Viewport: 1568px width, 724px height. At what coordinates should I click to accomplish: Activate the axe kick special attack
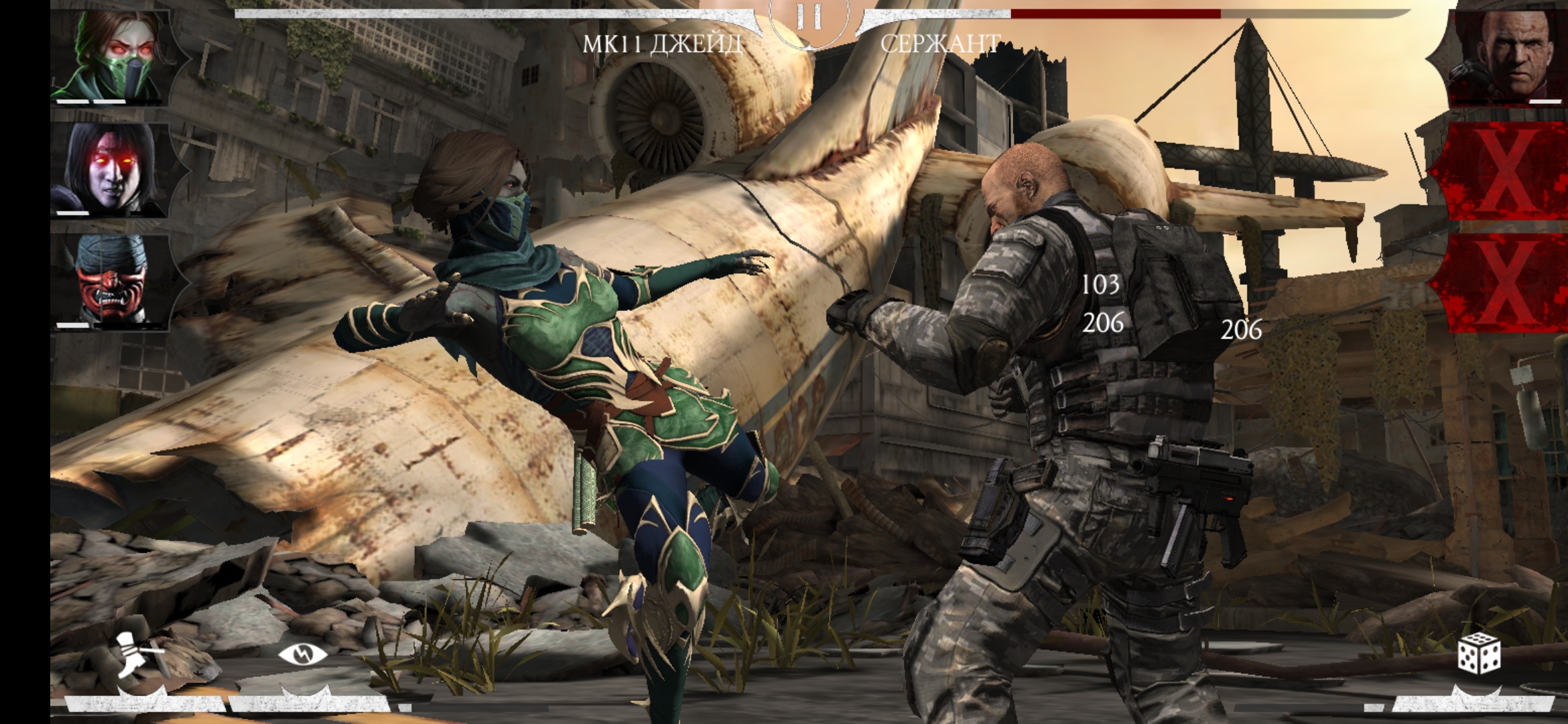pyautogui.click(x=139, y=655)
